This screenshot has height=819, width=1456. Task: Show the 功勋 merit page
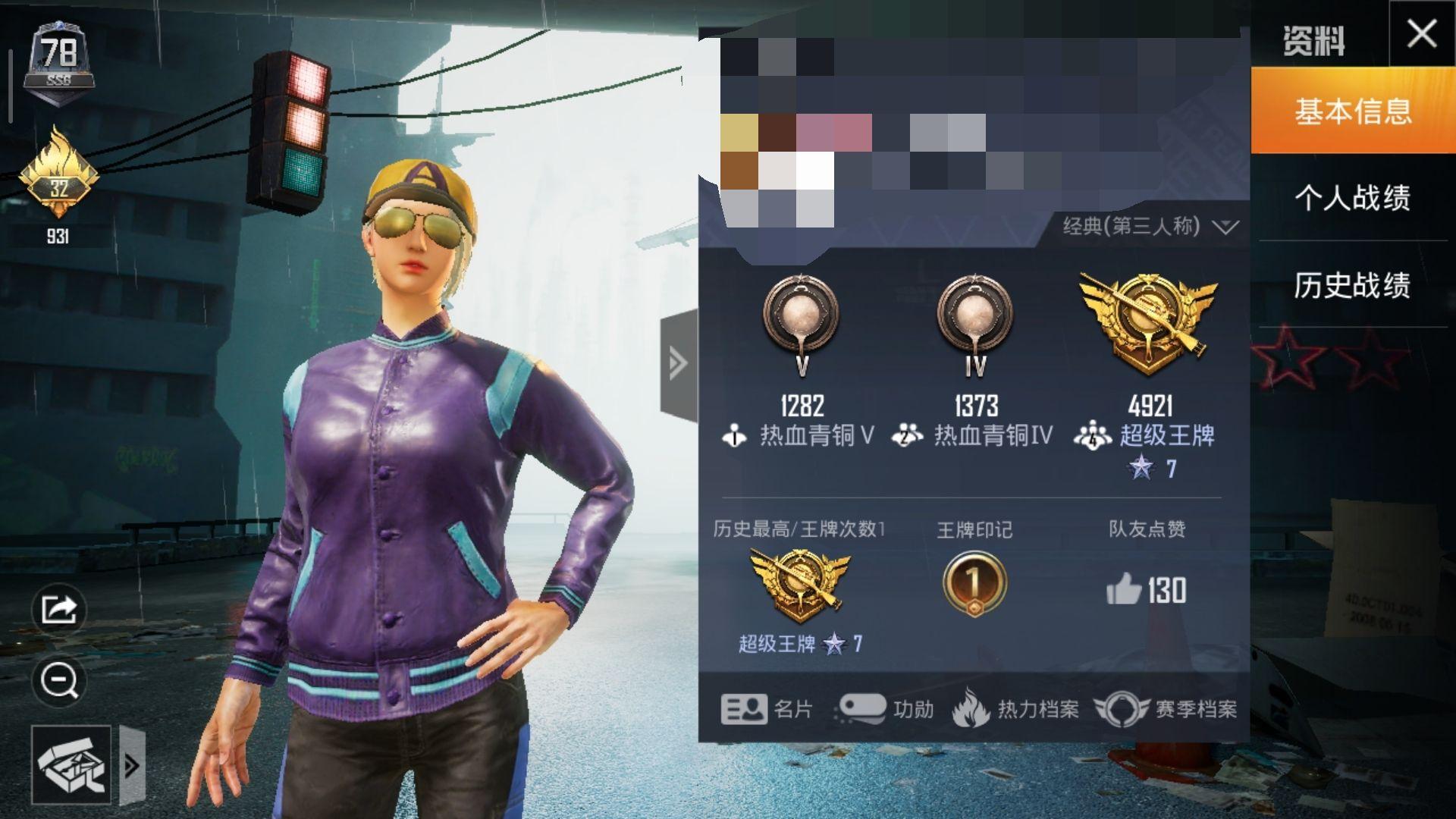pyautogui.click(x=884, y=709)
